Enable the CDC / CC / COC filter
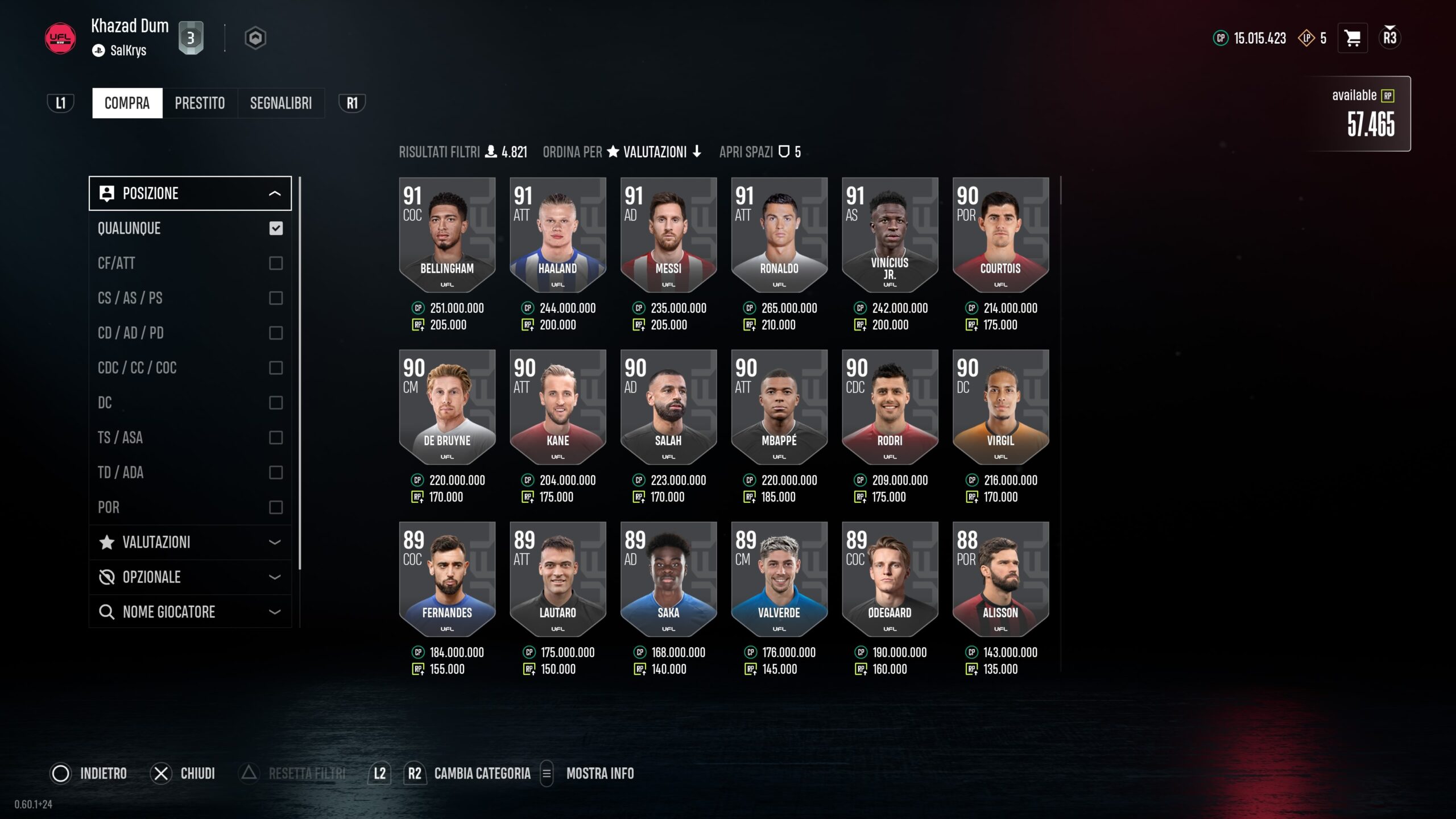1456x819 pixels. 276,368
